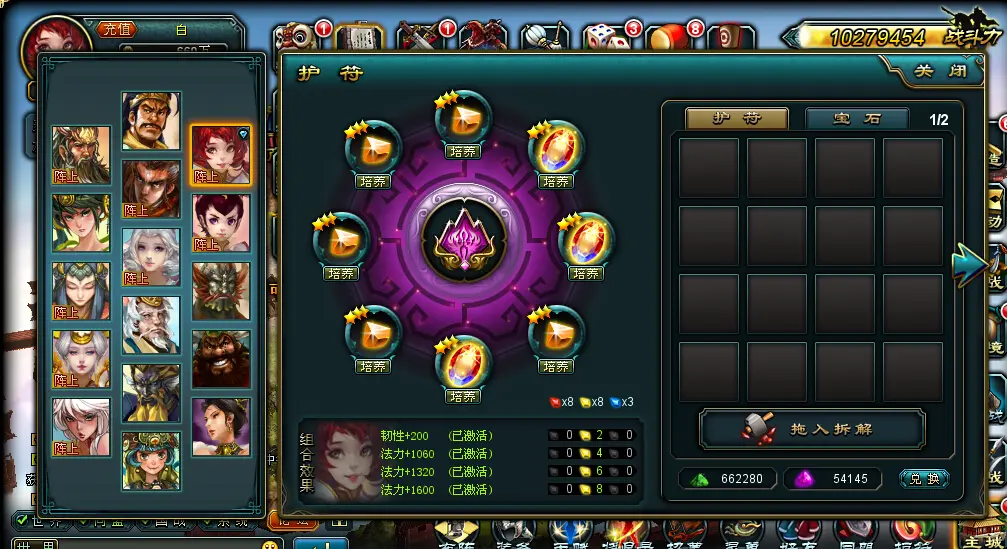1007x549 pixels.
Task: Cultivate the top talisman slot via 培养
Action: pyautogui.click(x=462, y=152)
